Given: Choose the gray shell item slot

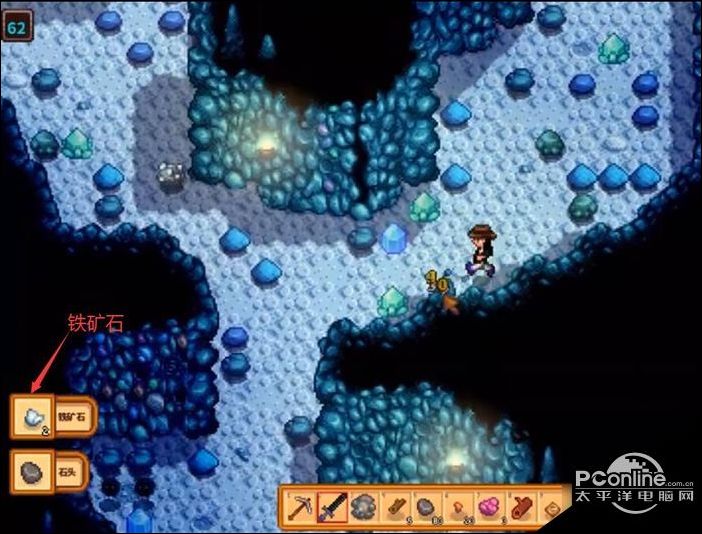Looking at the screenshot, I should tap(363, 507).
